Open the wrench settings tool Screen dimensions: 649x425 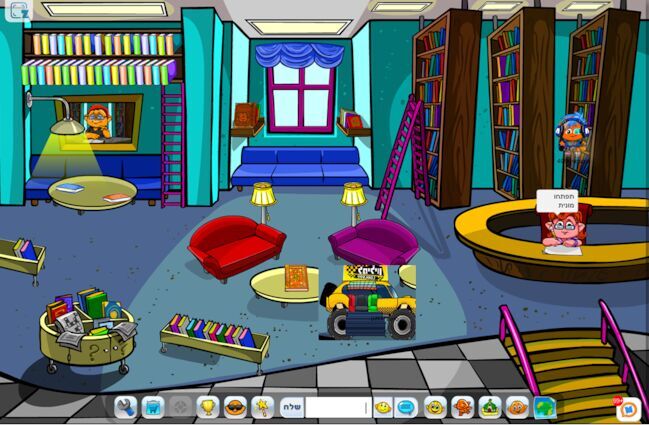coord(125,407)
